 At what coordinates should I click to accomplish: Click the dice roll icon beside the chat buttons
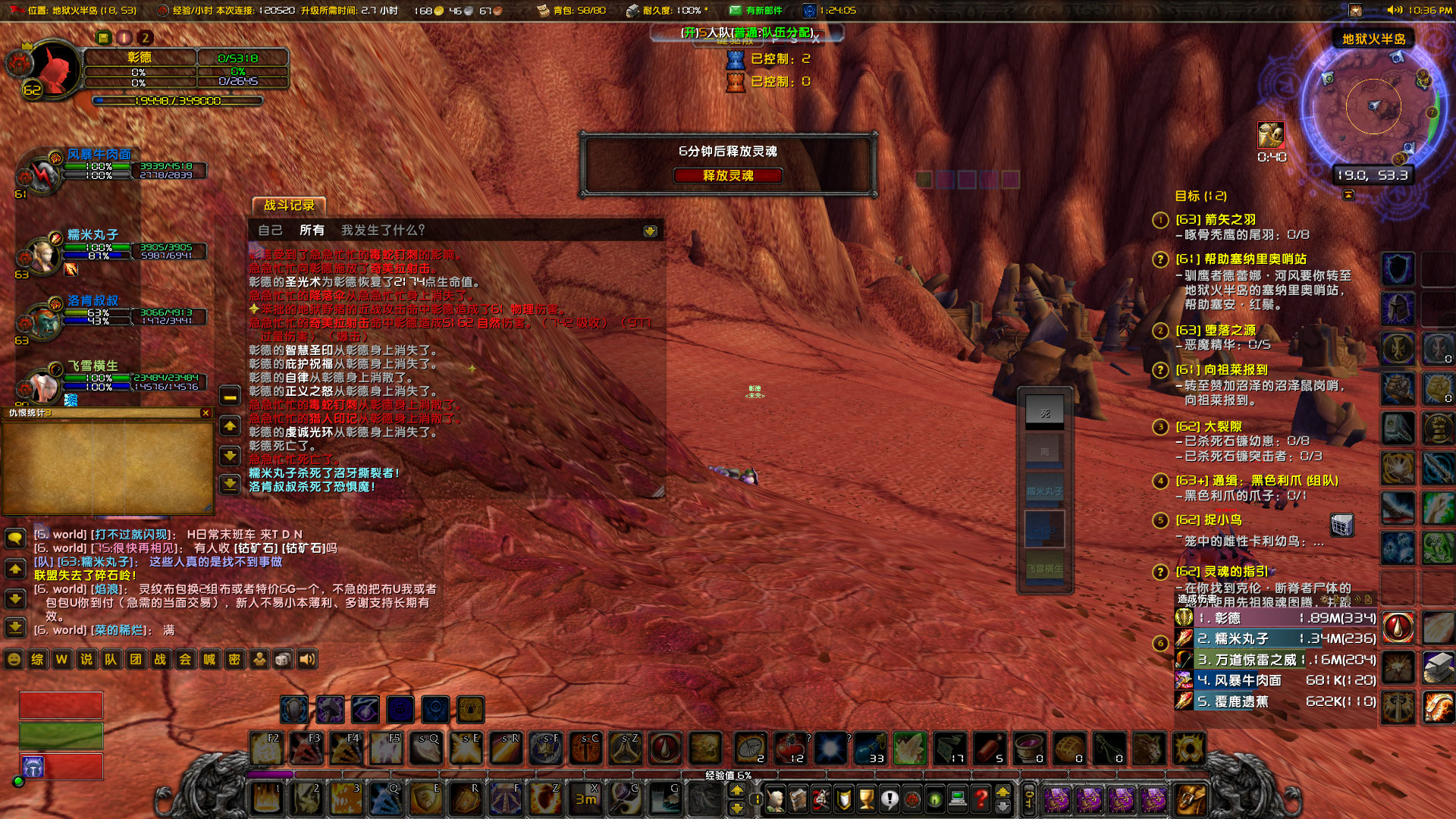tap(284, 660)
